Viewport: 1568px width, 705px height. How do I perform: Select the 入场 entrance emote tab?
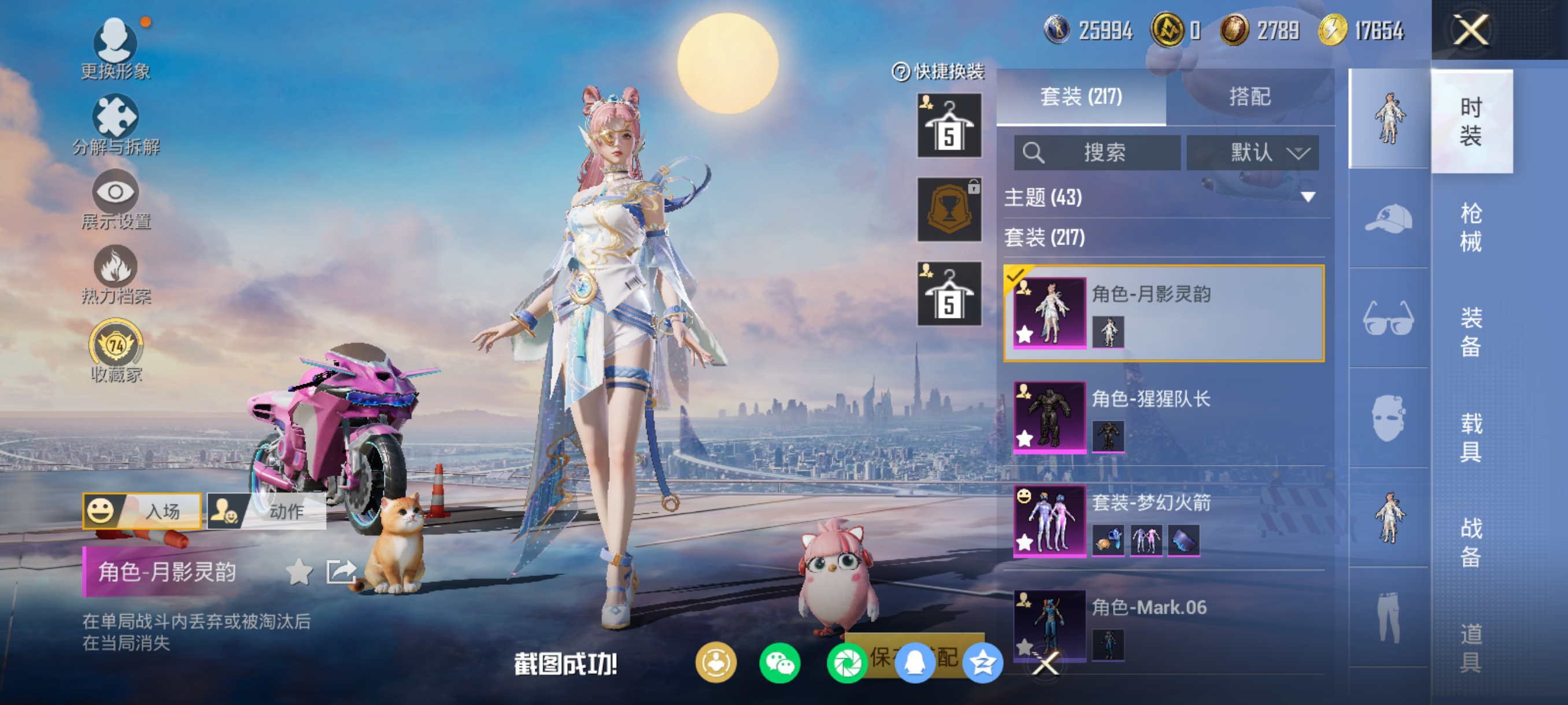[142, 510]
